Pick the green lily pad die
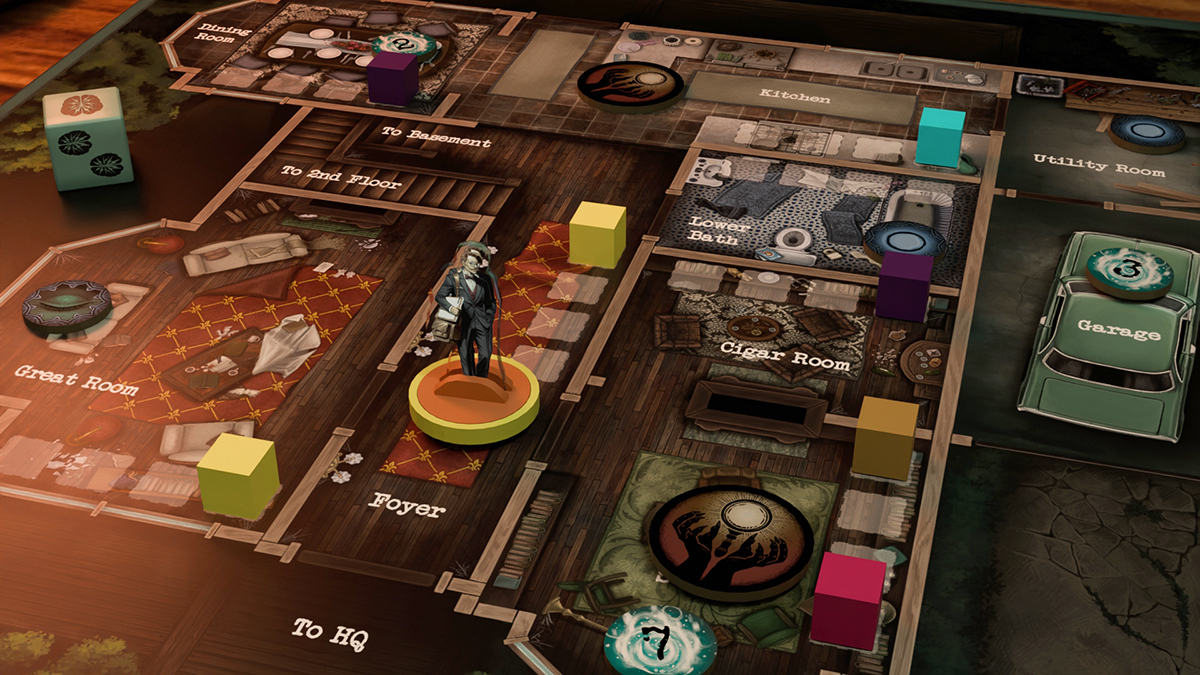The width and height of the screenshot is (1200, 675). pyautogui.click(x=88, y=138)
